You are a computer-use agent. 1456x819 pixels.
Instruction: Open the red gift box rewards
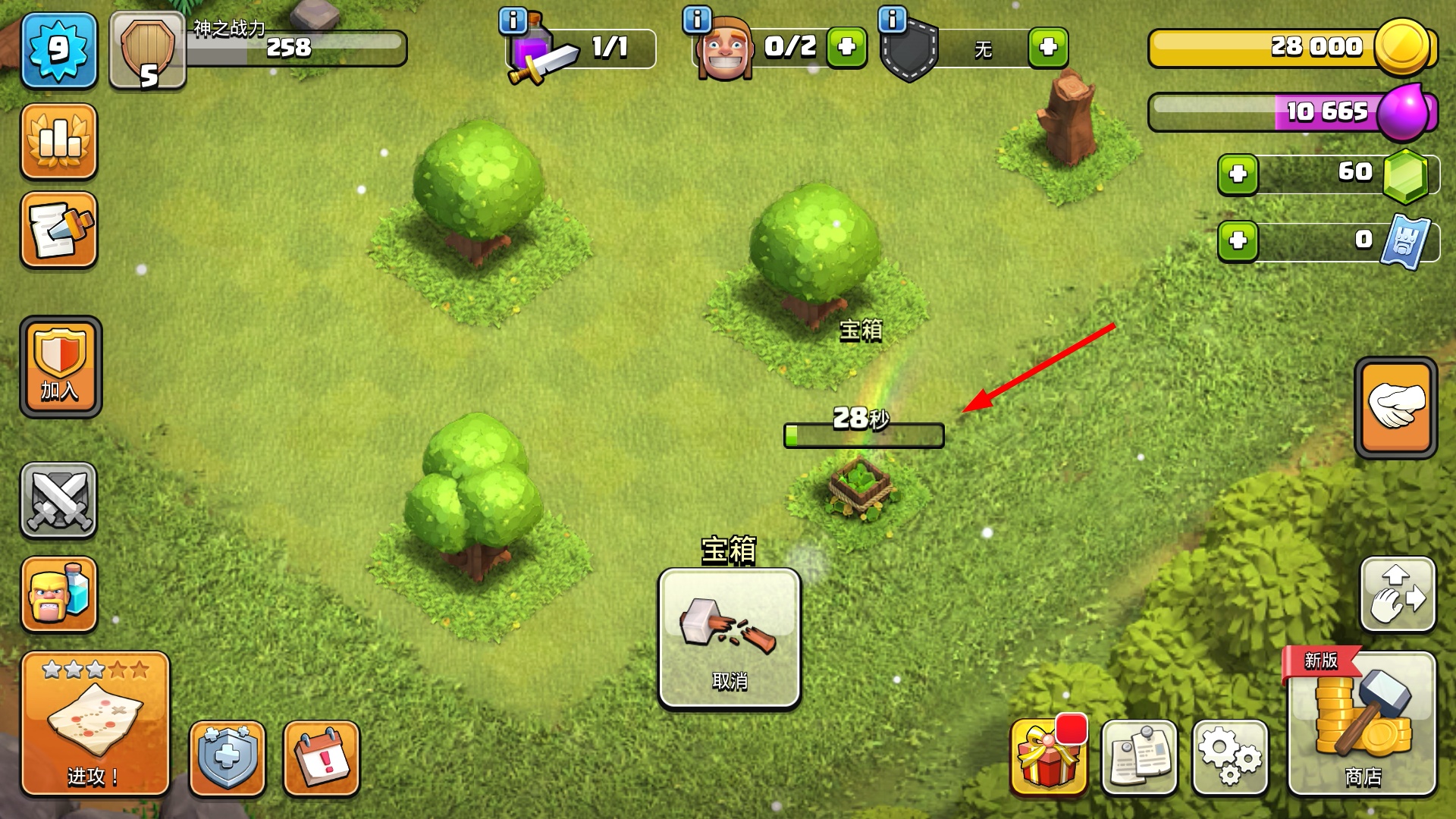[x=1048, y=758]
